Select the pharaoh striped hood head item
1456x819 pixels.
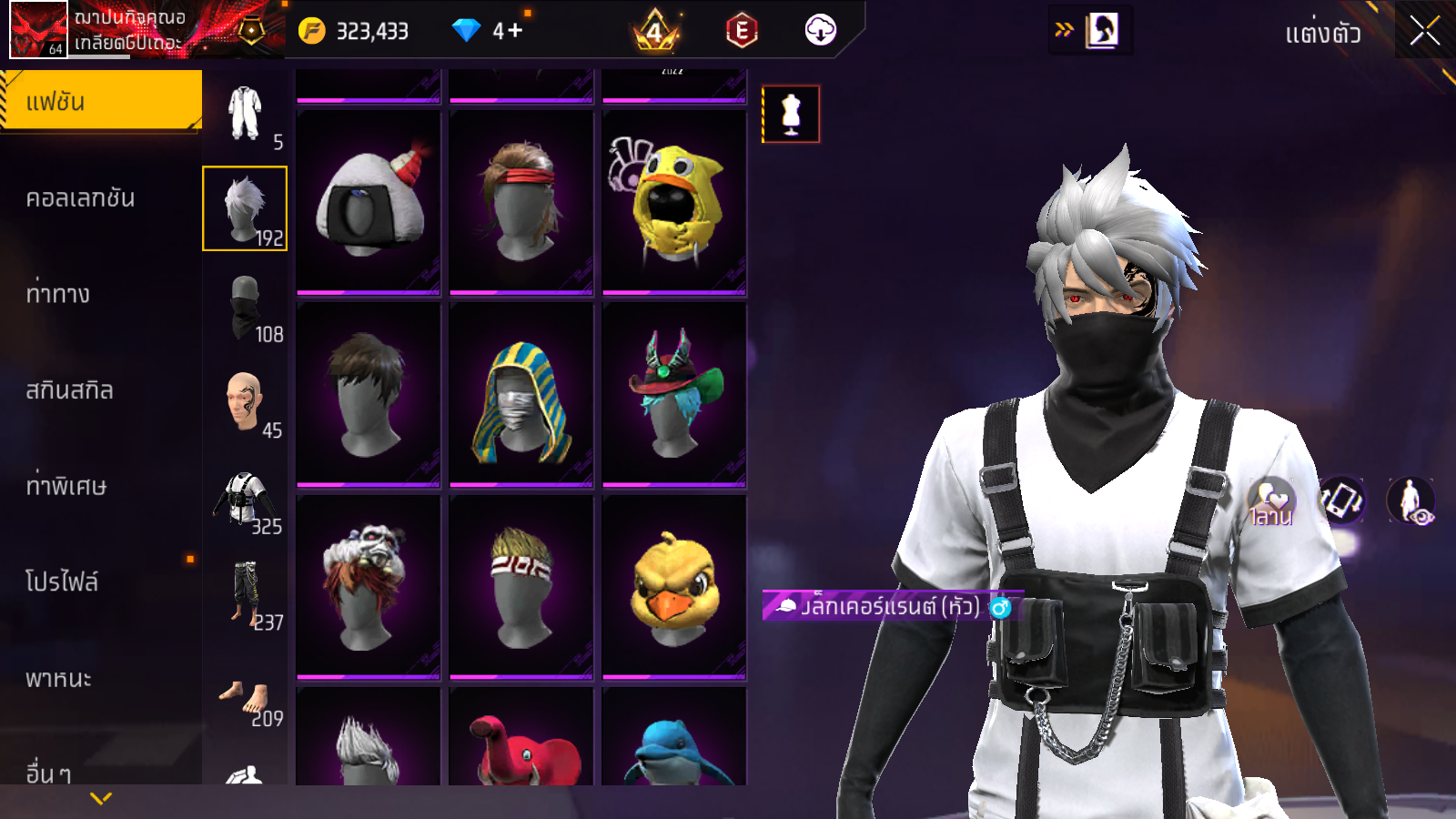pos(521,395)
